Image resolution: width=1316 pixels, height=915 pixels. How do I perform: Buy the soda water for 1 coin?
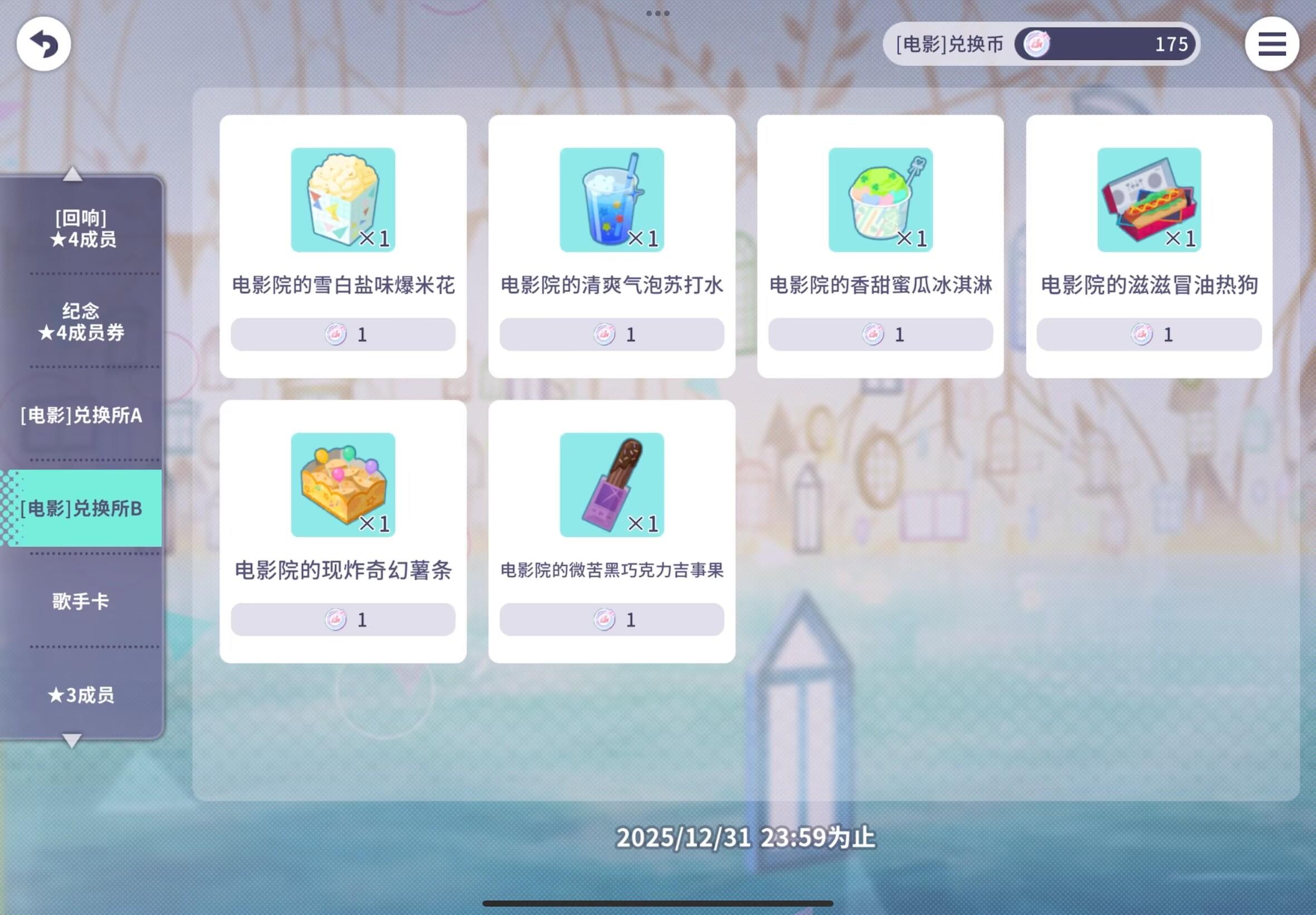pyautogui.click(x=611, y=334)
